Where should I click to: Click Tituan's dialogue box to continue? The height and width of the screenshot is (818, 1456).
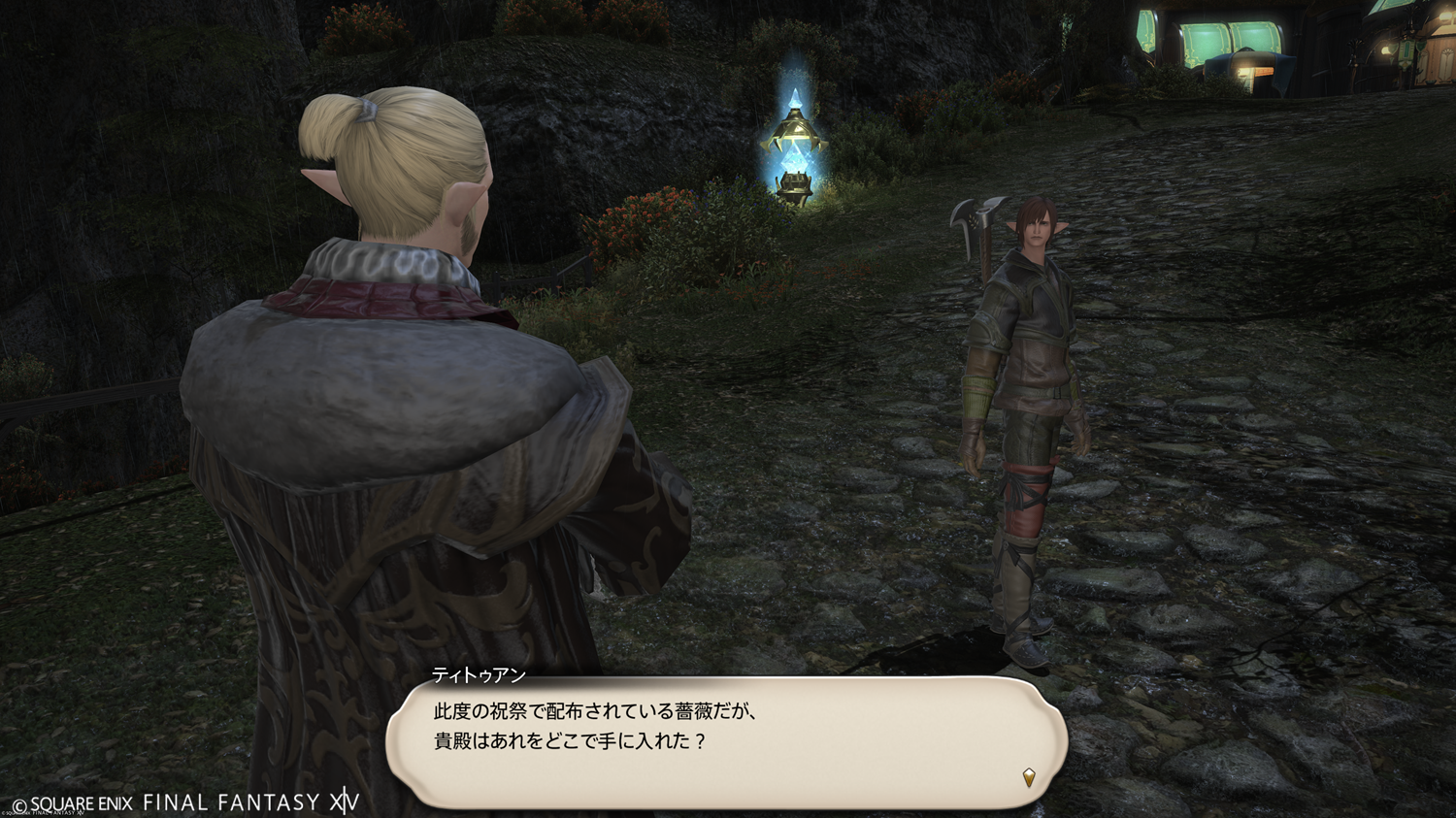tap(726, 742)
